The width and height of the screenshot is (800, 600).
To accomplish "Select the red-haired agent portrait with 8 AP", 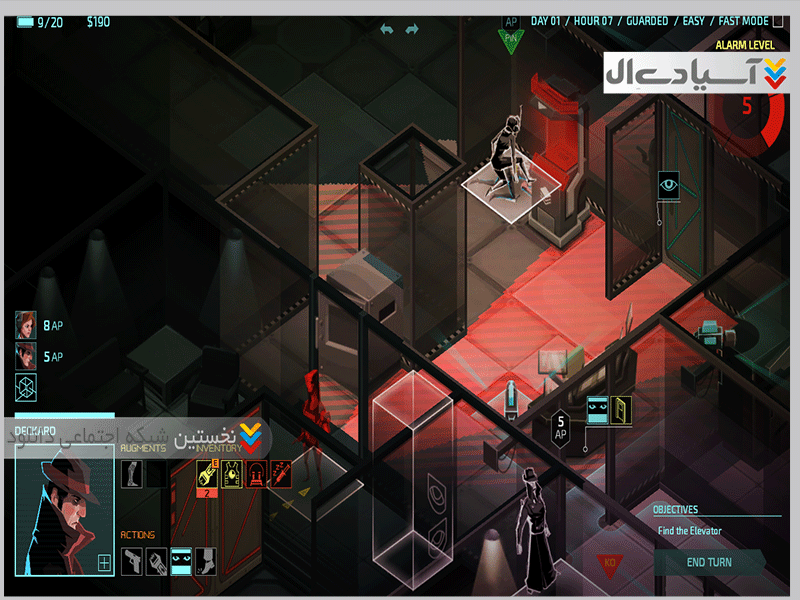I will [25, 325].
